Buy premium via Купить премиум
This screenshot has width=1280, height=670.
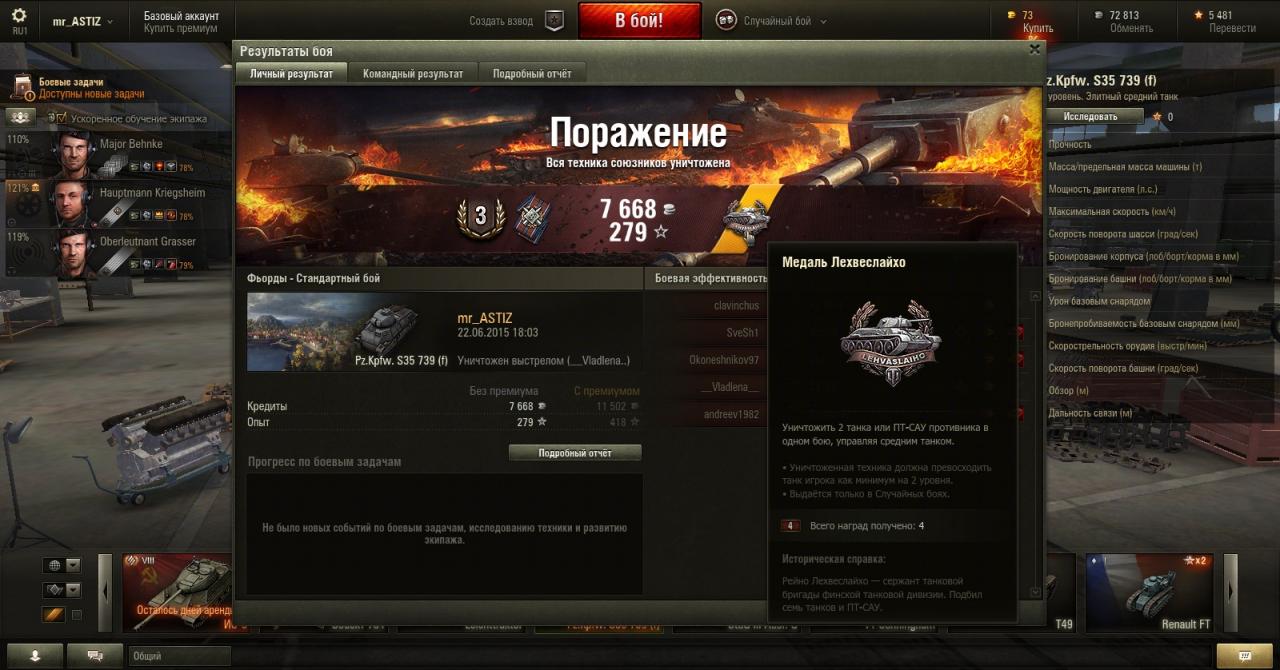[x=180, y=29]
